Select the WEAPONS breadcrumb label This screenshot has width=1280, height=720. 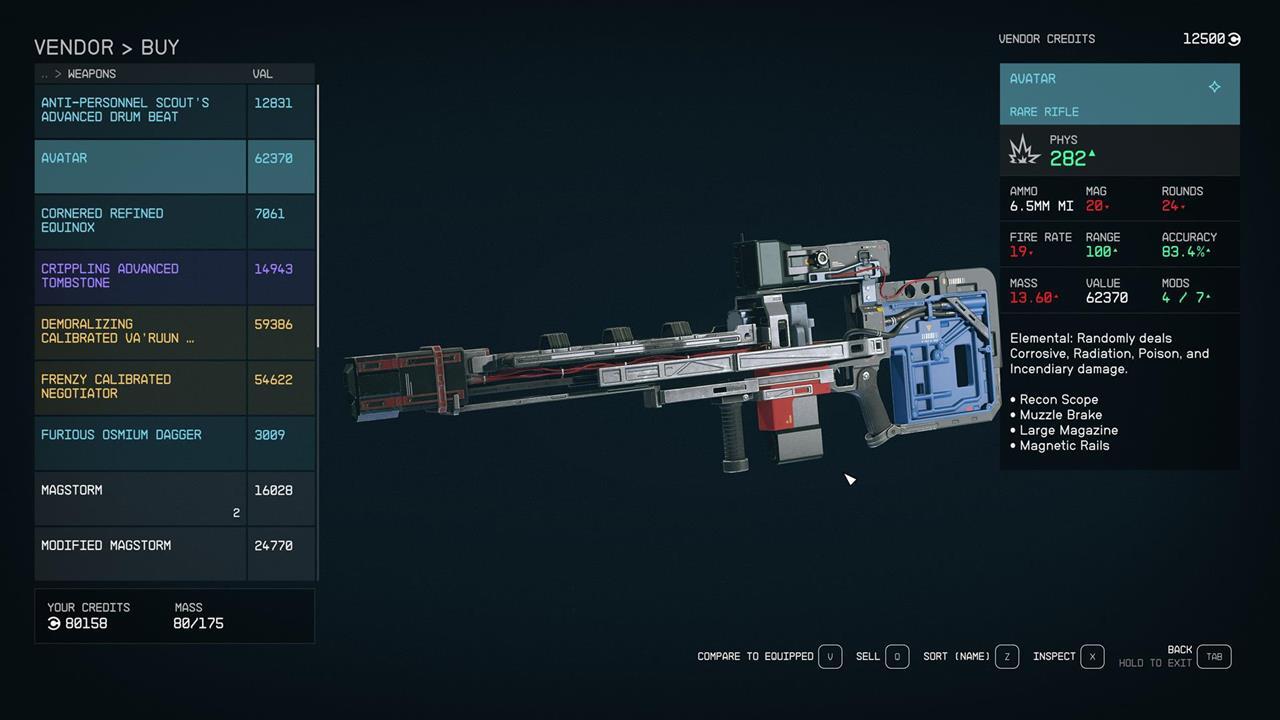[91, 73]
